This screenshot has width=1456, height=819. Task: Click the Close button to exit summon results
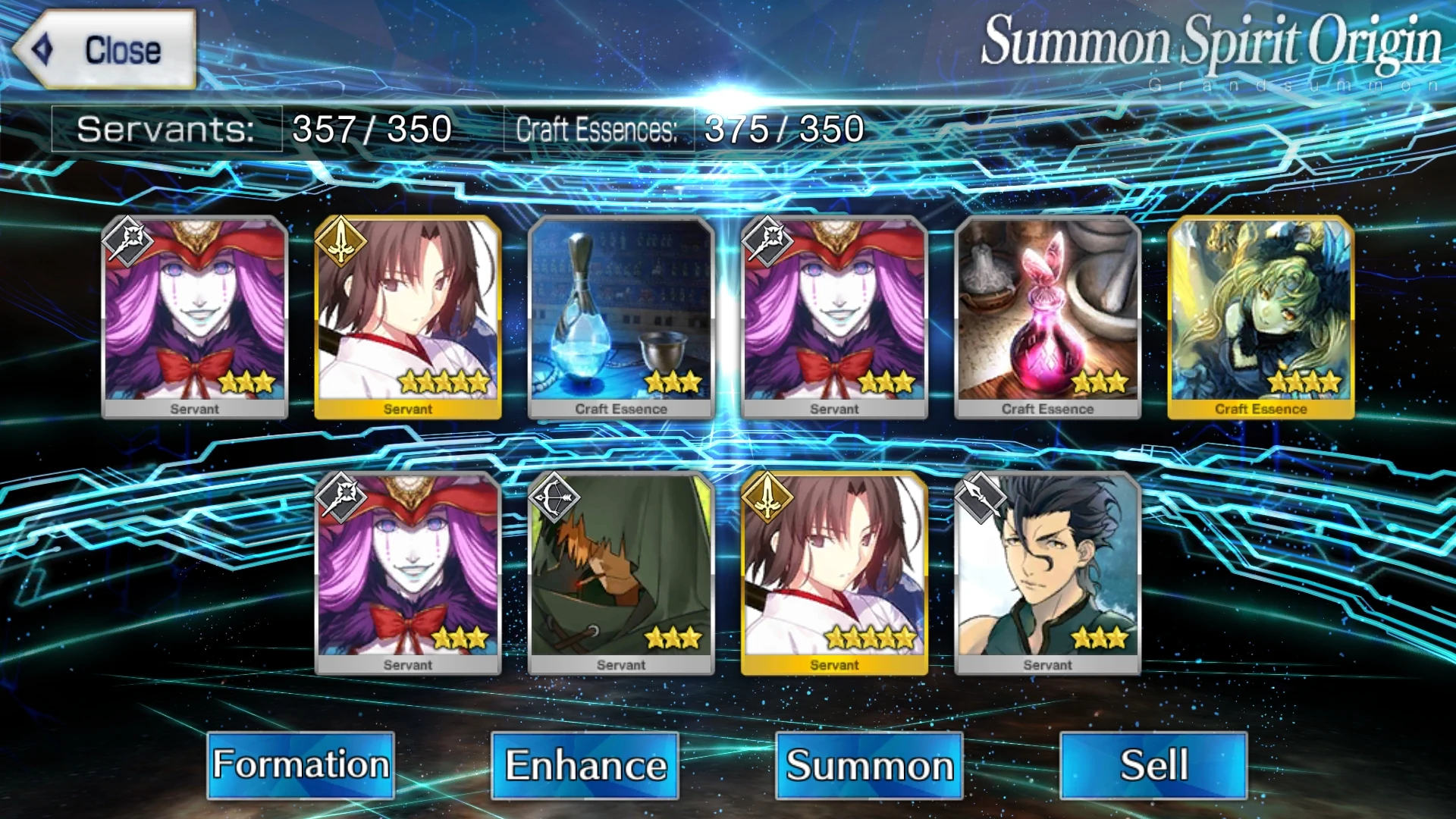[106, 49]
